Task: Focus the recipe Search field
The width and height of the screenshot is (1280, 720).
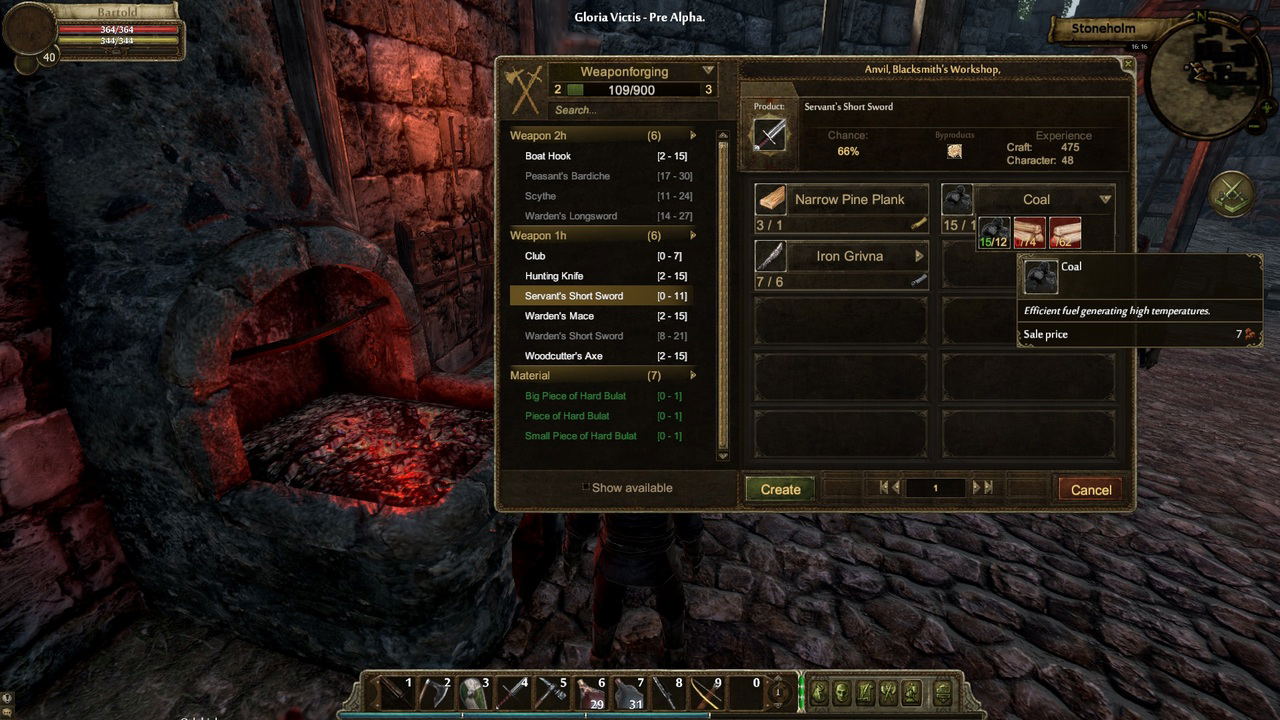Action: [630, 110]
